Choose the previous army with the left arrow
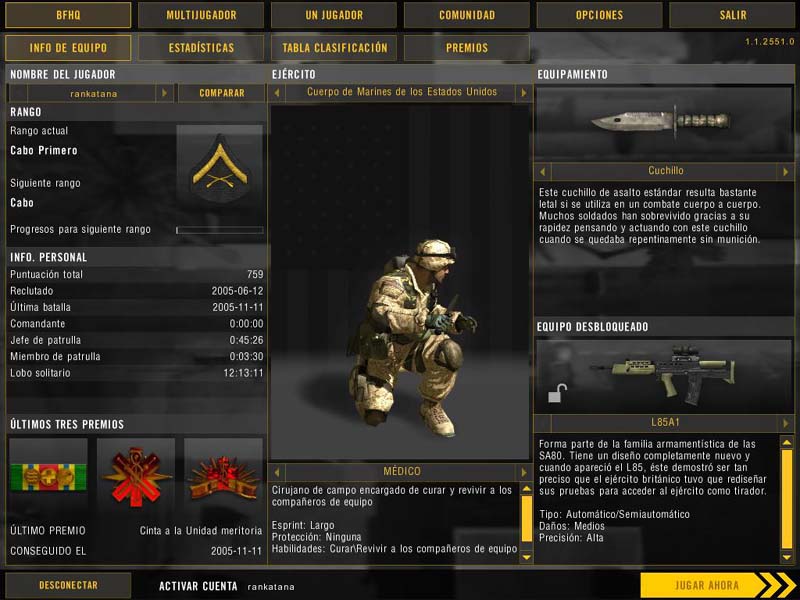 277,92
